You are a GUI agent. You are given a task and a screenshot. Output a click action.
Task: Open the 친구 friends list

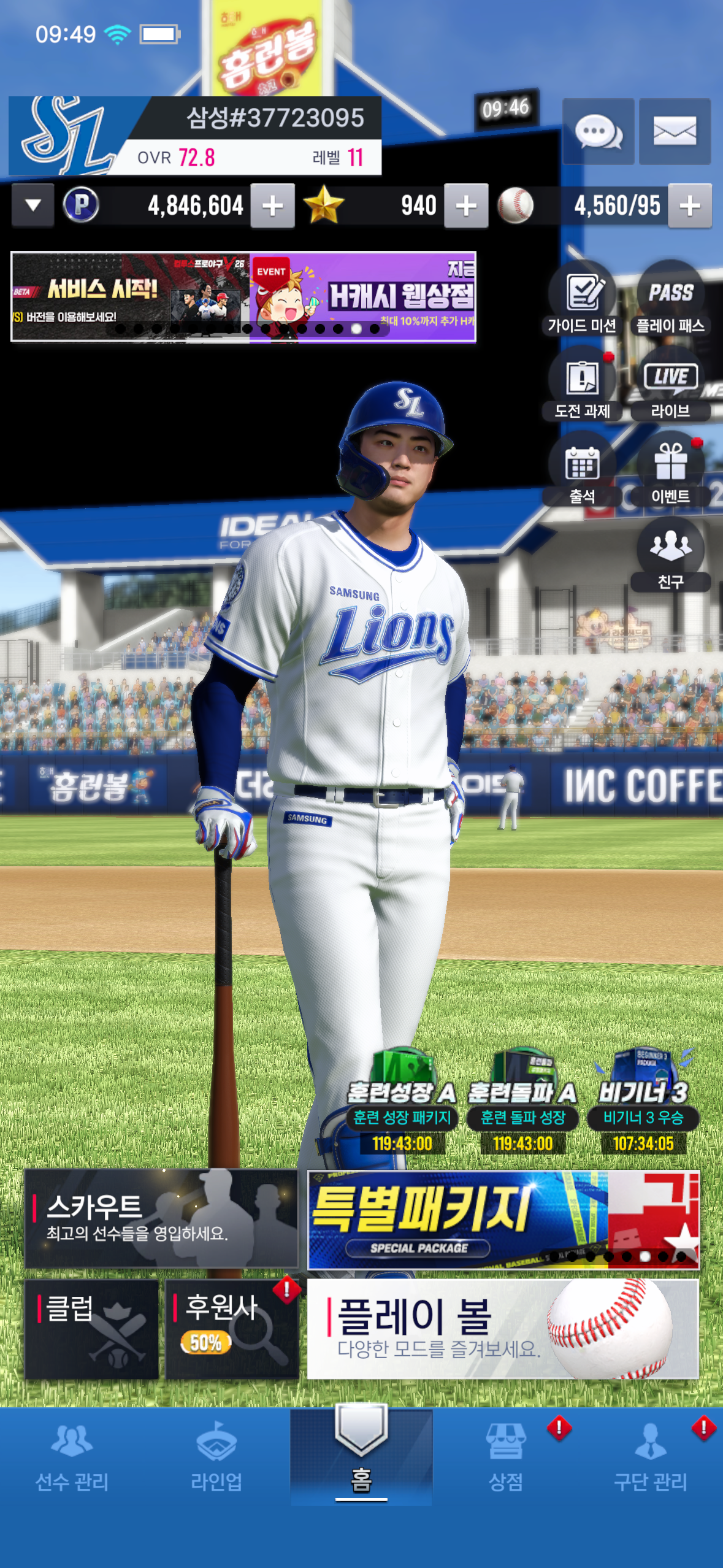[x=670, y=555]
